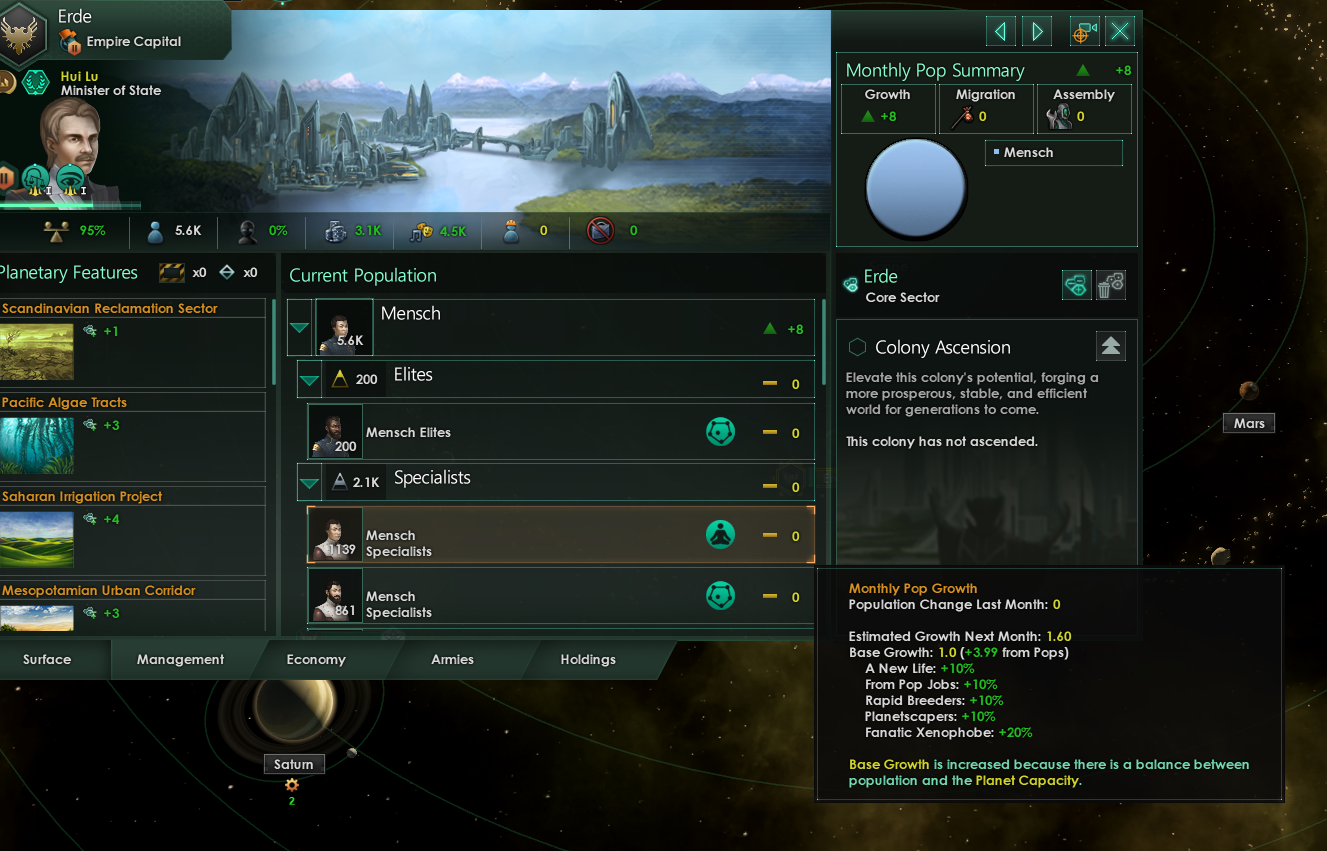Image resolution: width=1327 pixels, height=851 pixels.
Task: Go to the previous planet arrow
Action: [1000, 31]
